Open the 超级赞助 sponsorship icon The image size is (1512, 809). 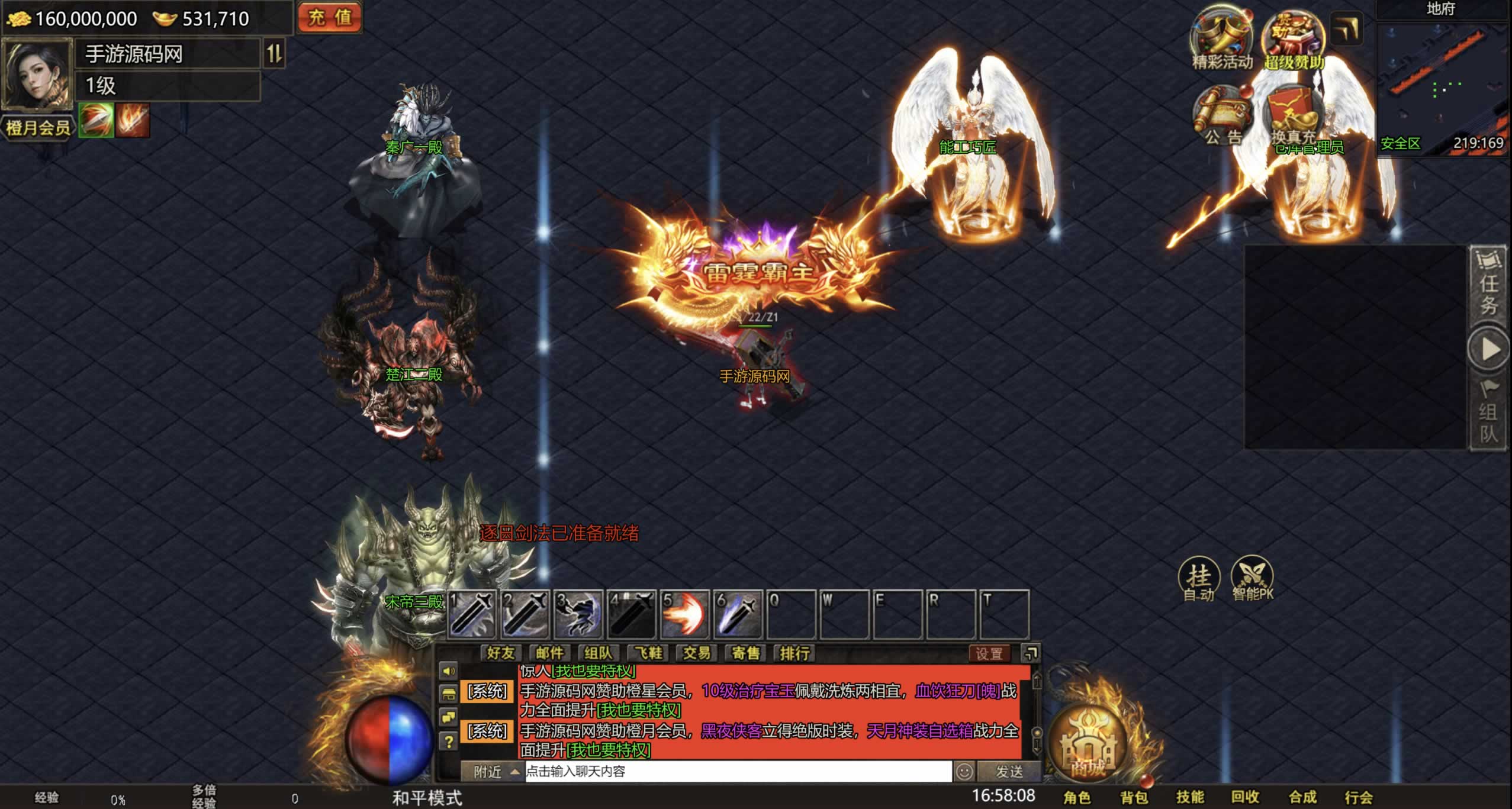click(1293, 40)
